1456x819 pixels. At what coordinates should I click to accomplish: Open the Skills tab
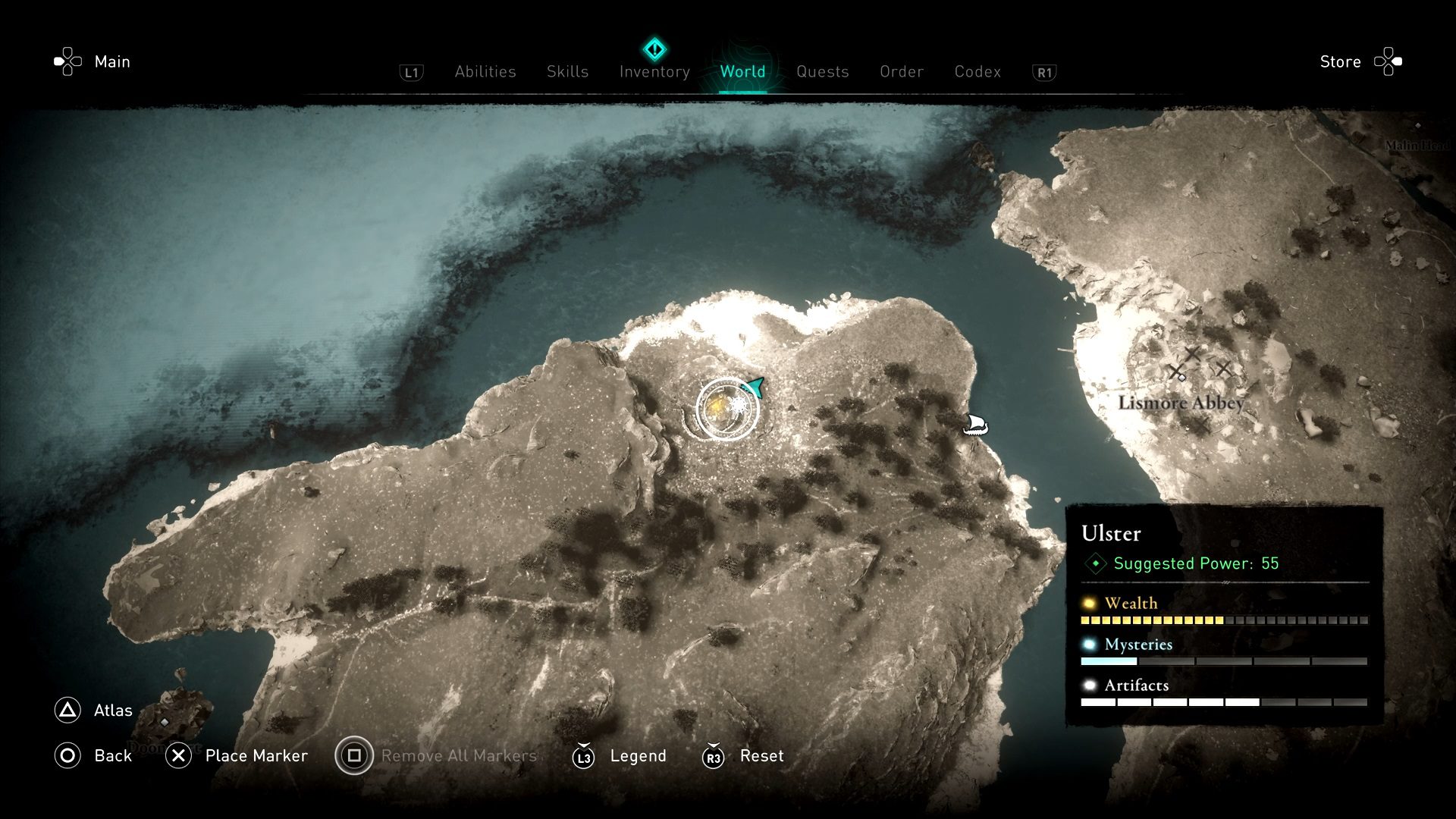567,71
